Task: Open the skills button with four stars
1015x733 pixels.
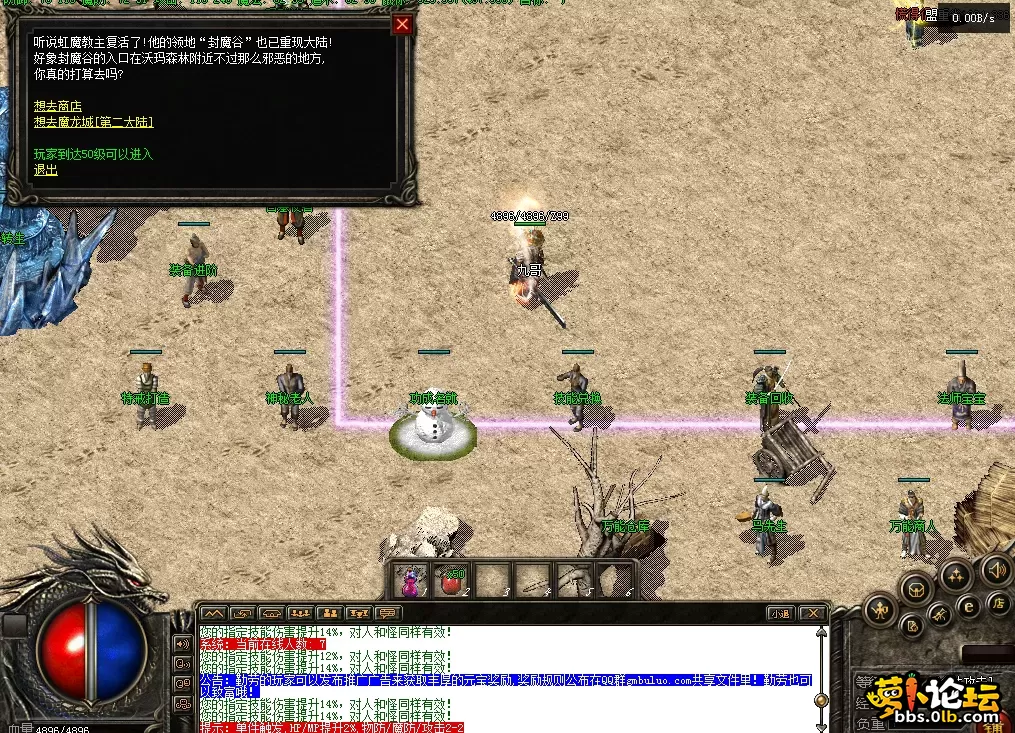Action: (x=956, y=575)
